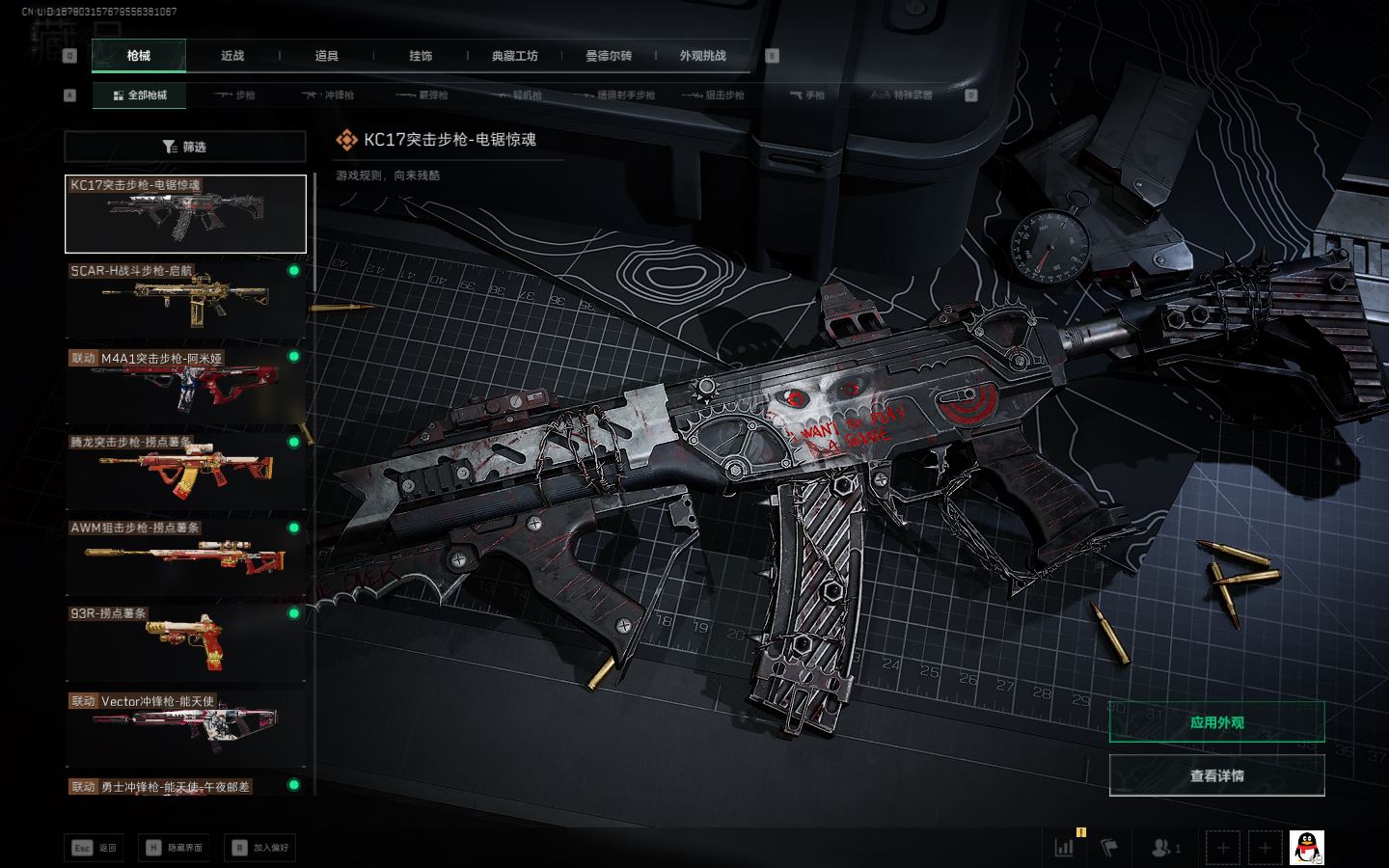
Task: Open the bar chart stats icon
Action: [1065, 848]
